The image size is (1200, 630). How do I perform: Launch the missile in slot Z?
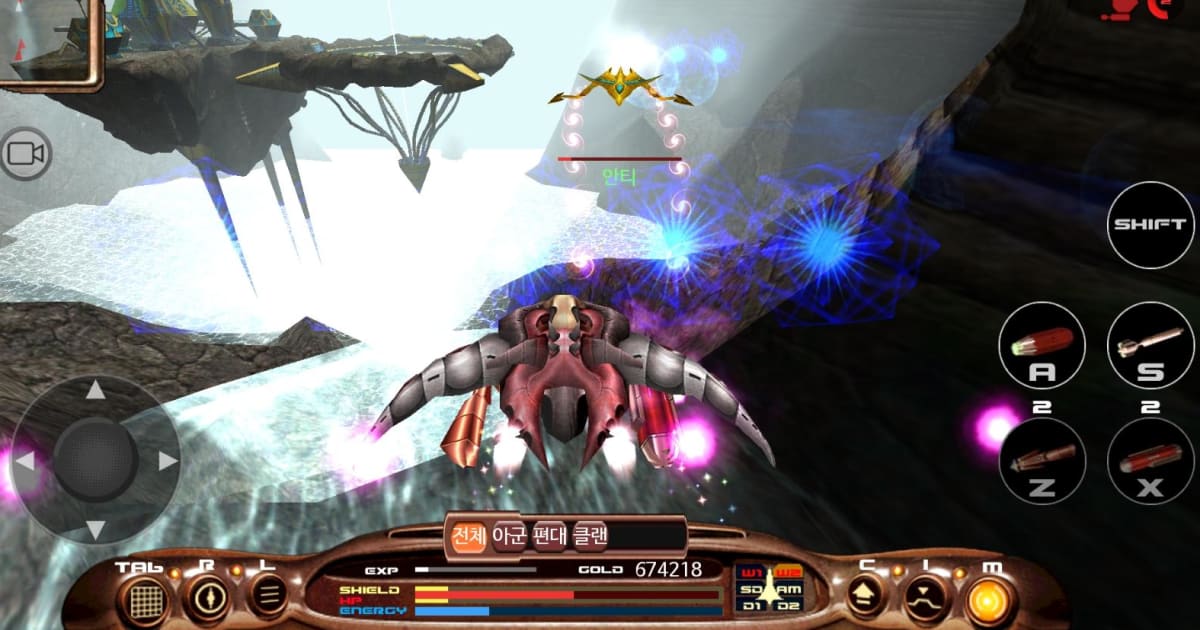tap(1042, 461)
